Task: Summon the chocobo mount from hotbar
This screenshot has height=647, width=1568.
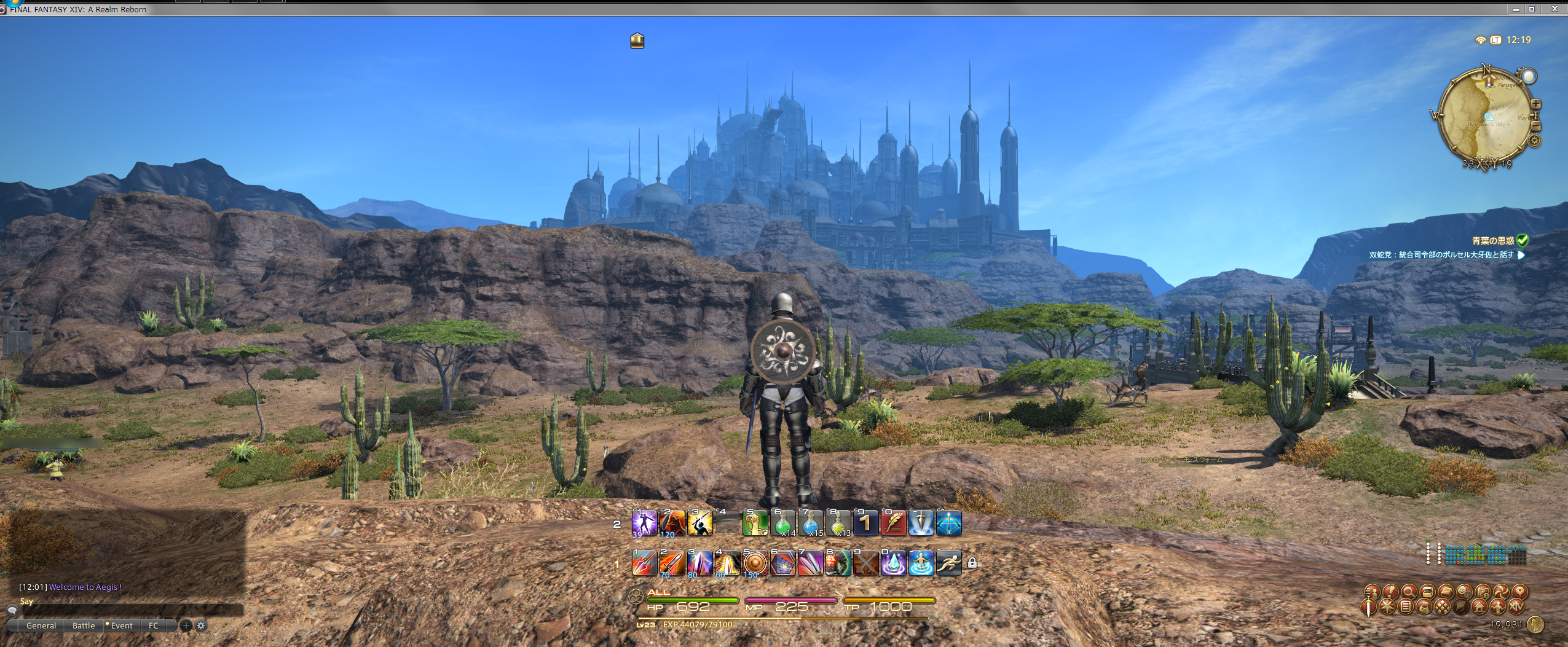Action: 755,523
